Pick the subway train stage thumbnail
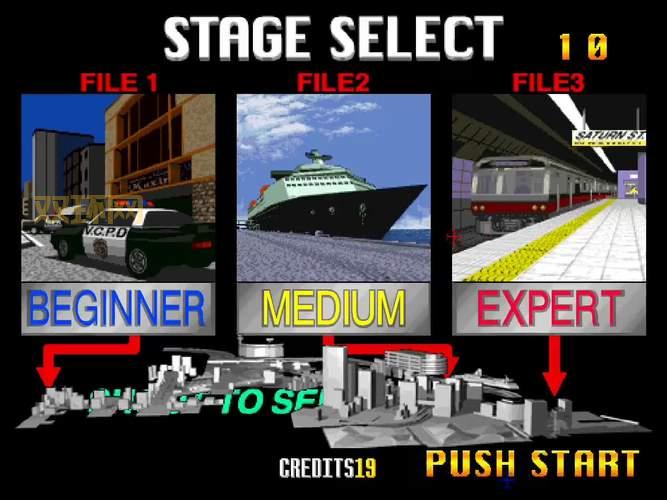Screen dimensions: 667x500 [x=549, y=188]
